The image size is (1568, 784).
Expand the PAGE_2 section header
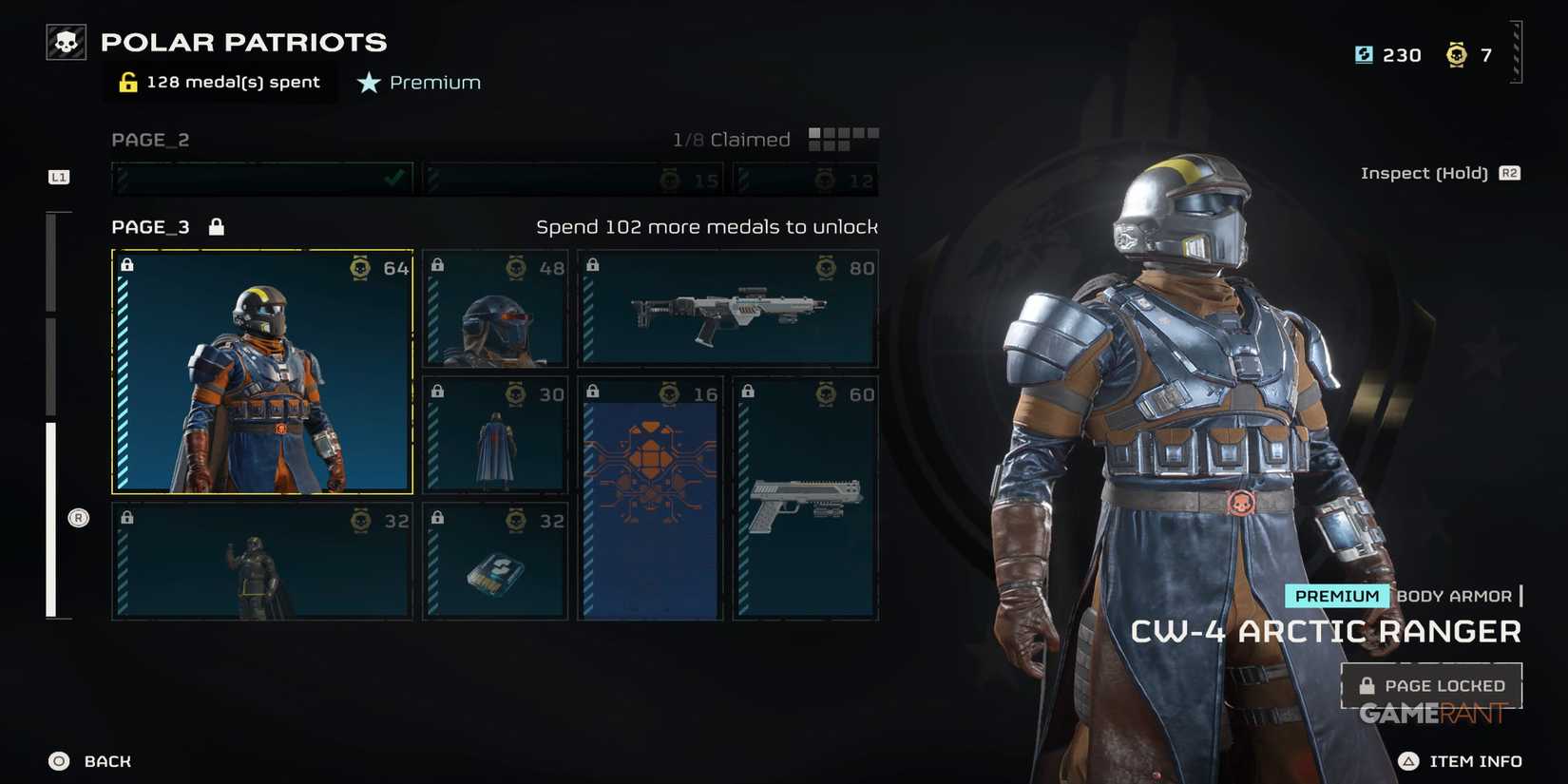[x=150, y=139]
